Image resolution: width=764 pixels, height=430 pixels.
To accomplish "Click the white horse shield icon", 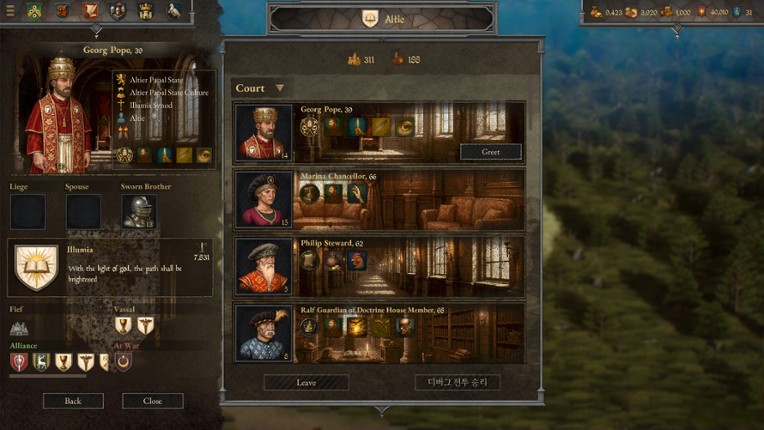I will tap(174, 11).
